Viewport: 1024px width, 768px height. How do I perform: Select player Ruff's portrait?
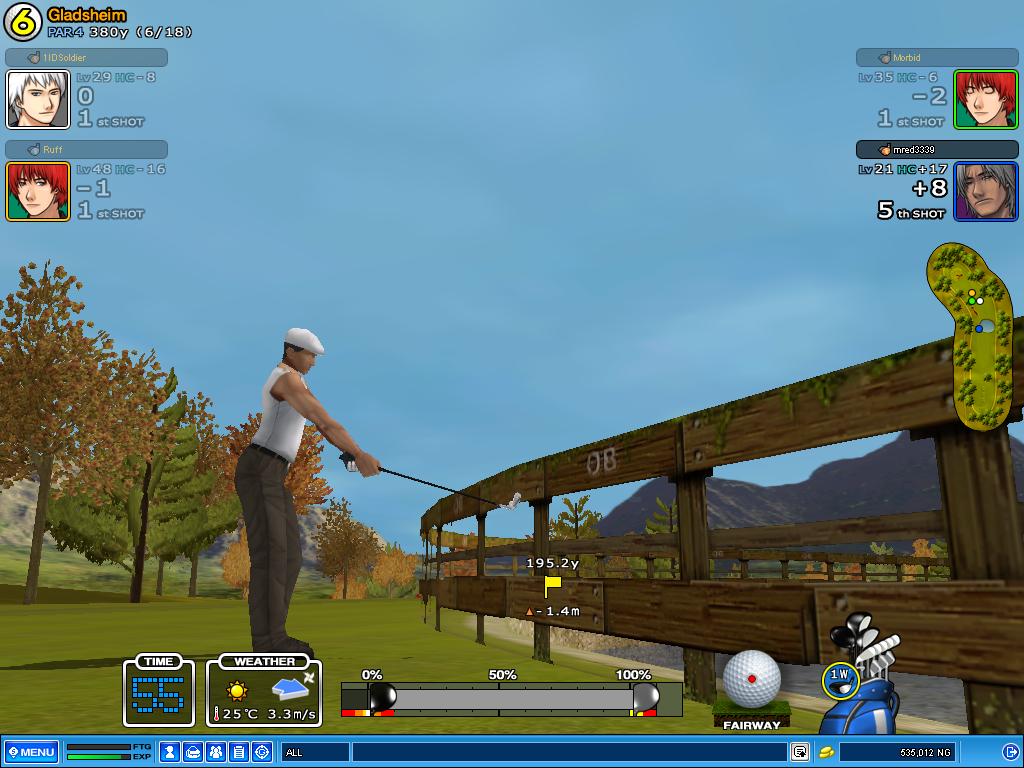click(38, 191)
